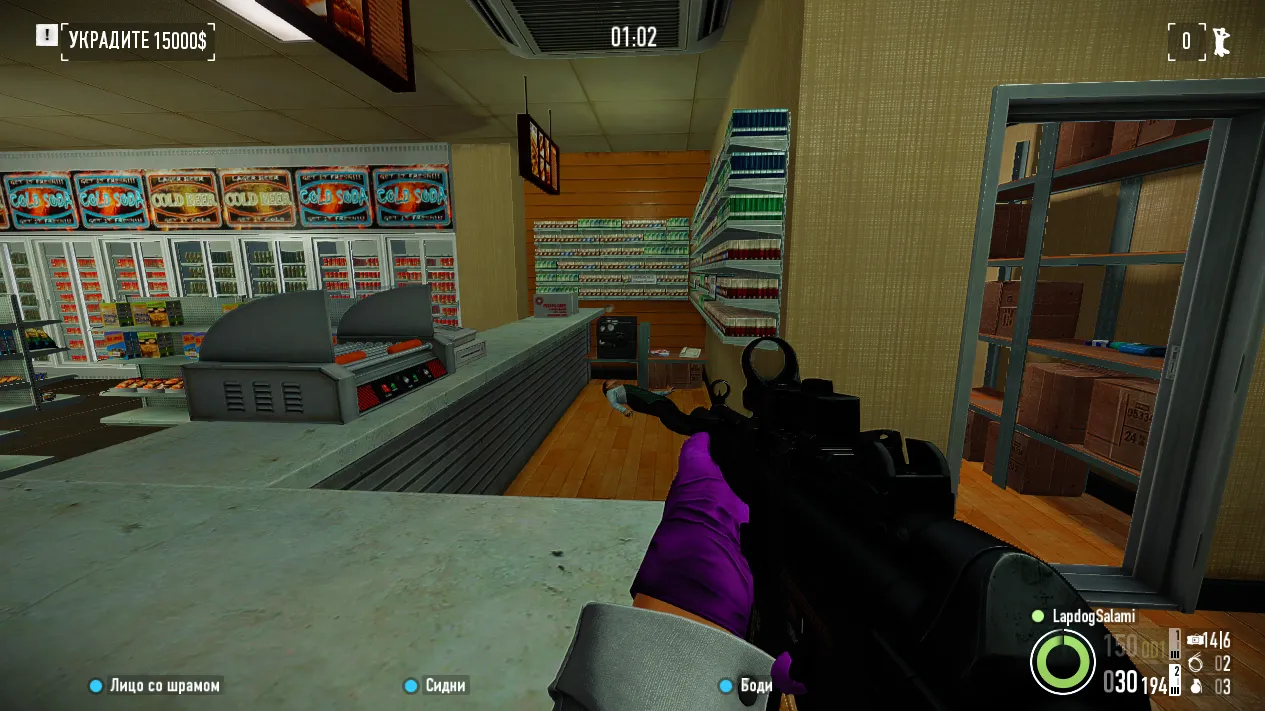
Task: Select the weapon slot 2 indicator
Action: (x=1175, y=679)
